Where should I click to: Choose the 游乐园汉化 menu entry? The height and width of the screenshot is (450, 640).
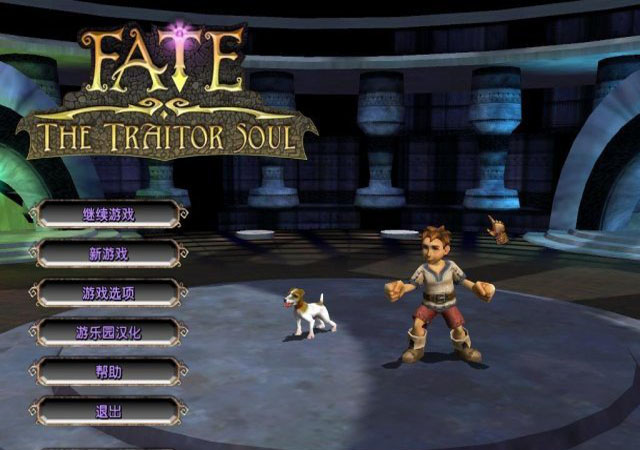coord(108,332)
